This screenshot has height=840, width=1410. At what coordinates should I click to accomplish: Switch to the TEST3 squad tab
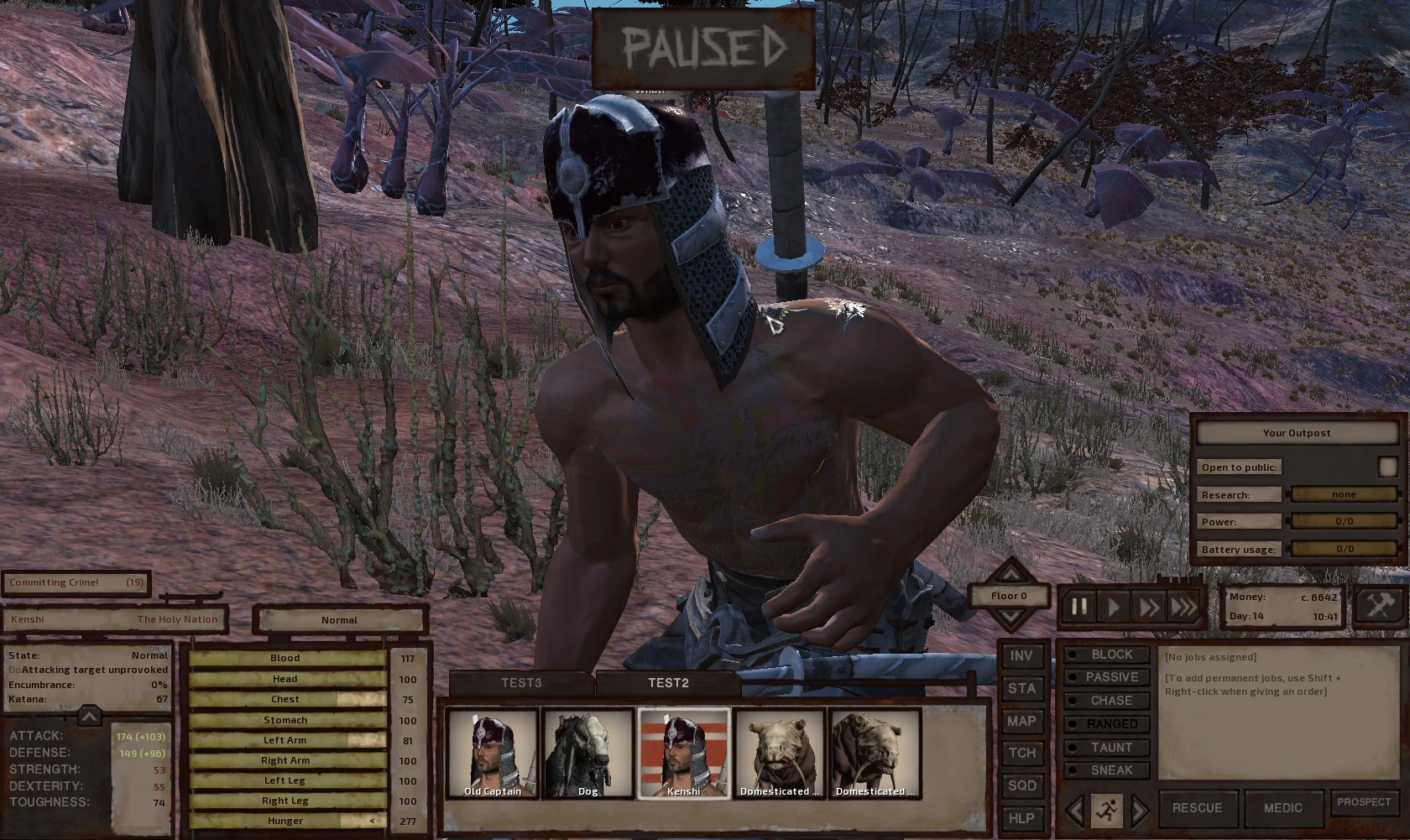point(521,683)
